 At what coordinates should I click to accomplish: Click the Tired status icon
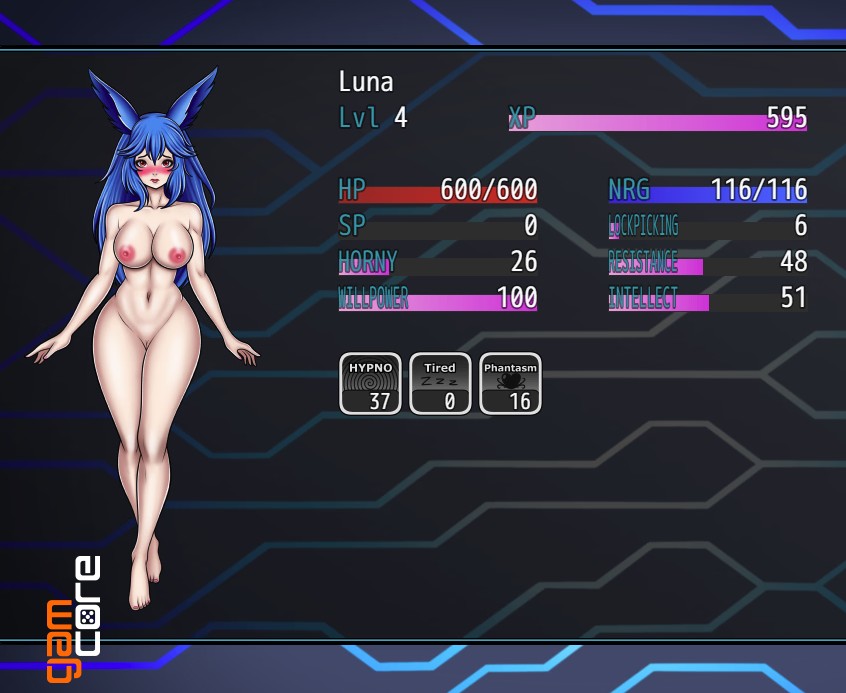pyautogui.click(x=440, y=383)
